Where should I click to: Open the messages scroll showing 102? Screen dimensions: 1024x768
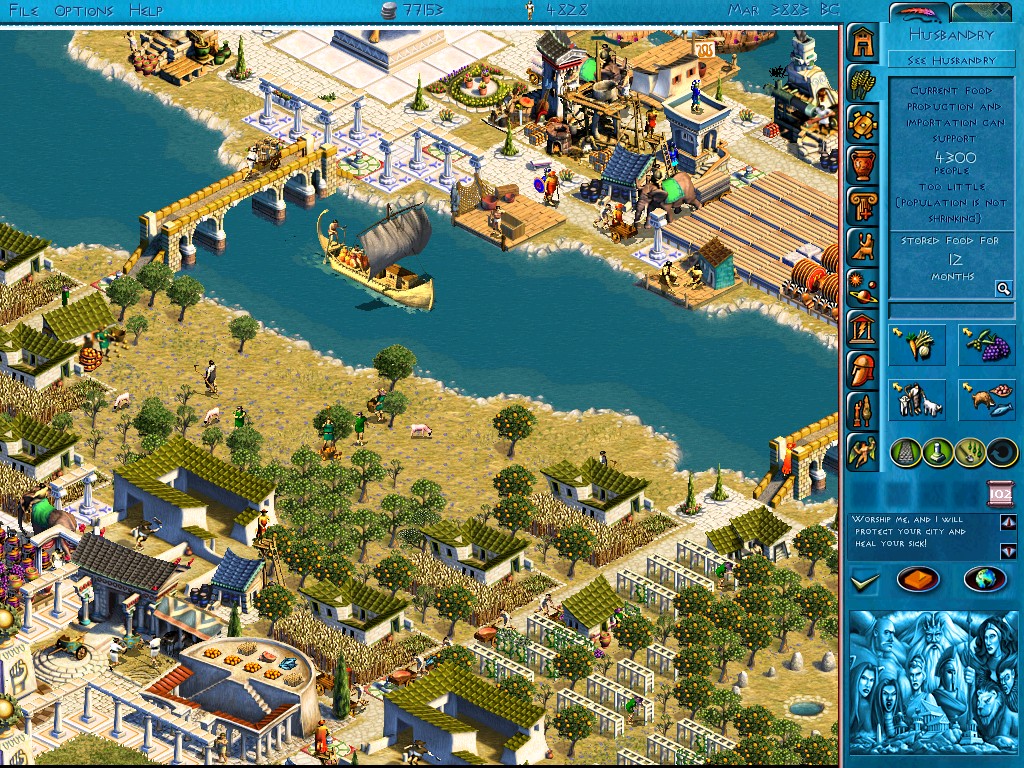coord(1001,492)
